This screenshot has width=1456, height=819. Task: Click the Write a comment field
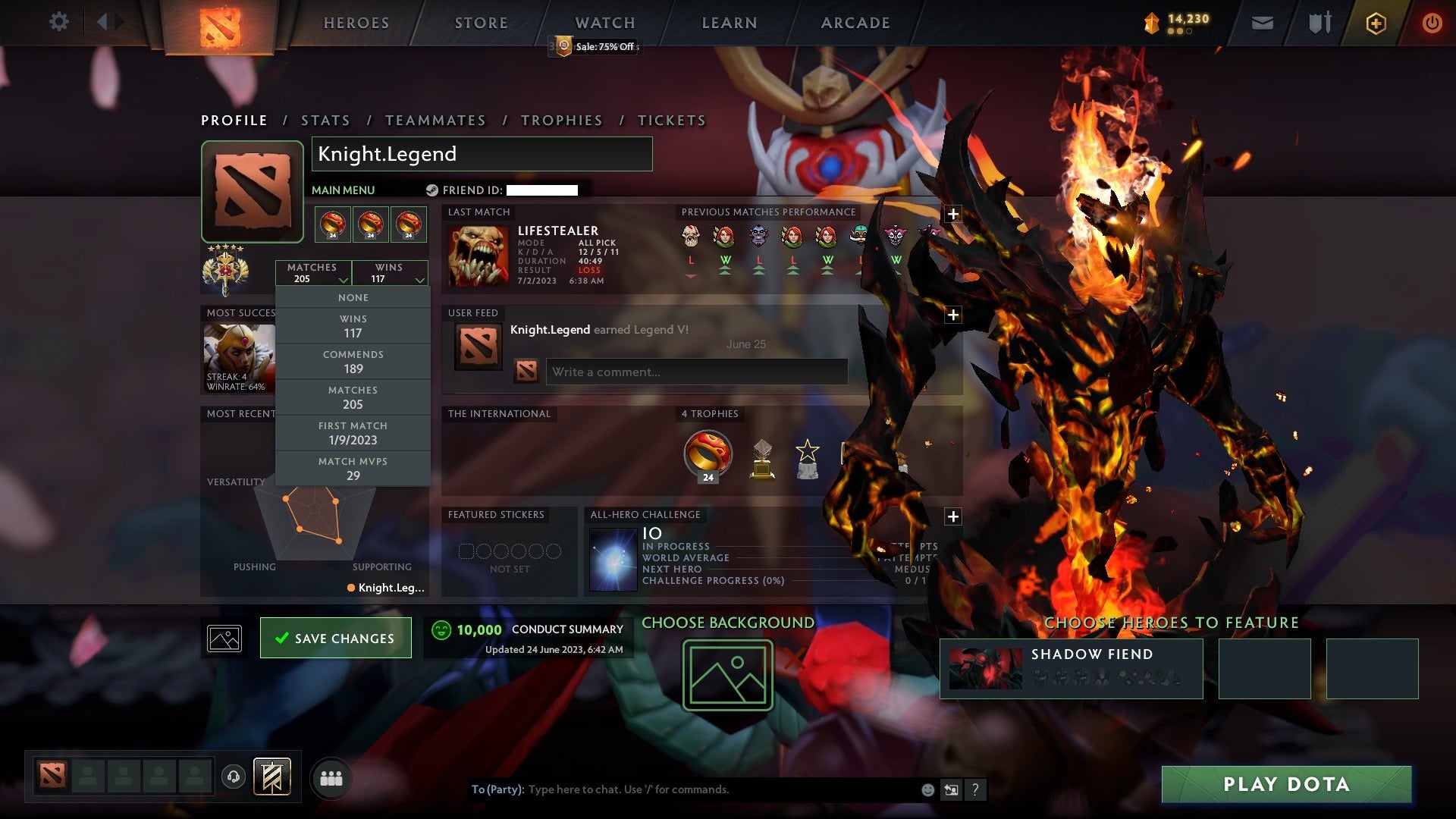(x=695, y=372)
